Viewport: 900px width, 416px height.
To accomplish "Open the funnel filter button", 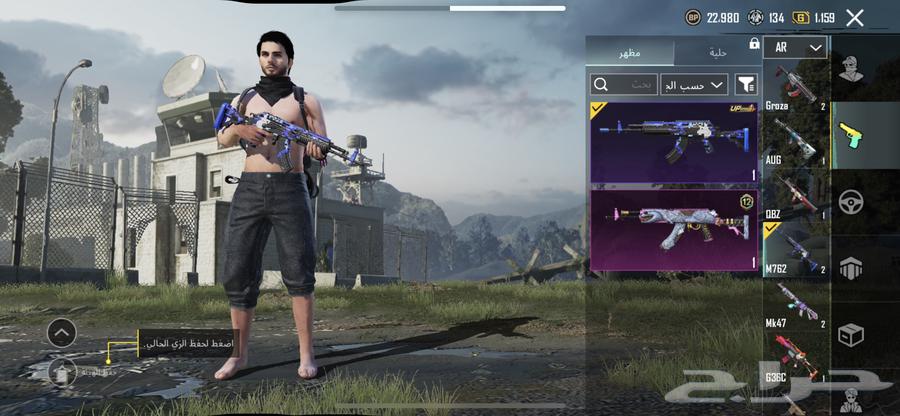I will (x=746, y=84).
